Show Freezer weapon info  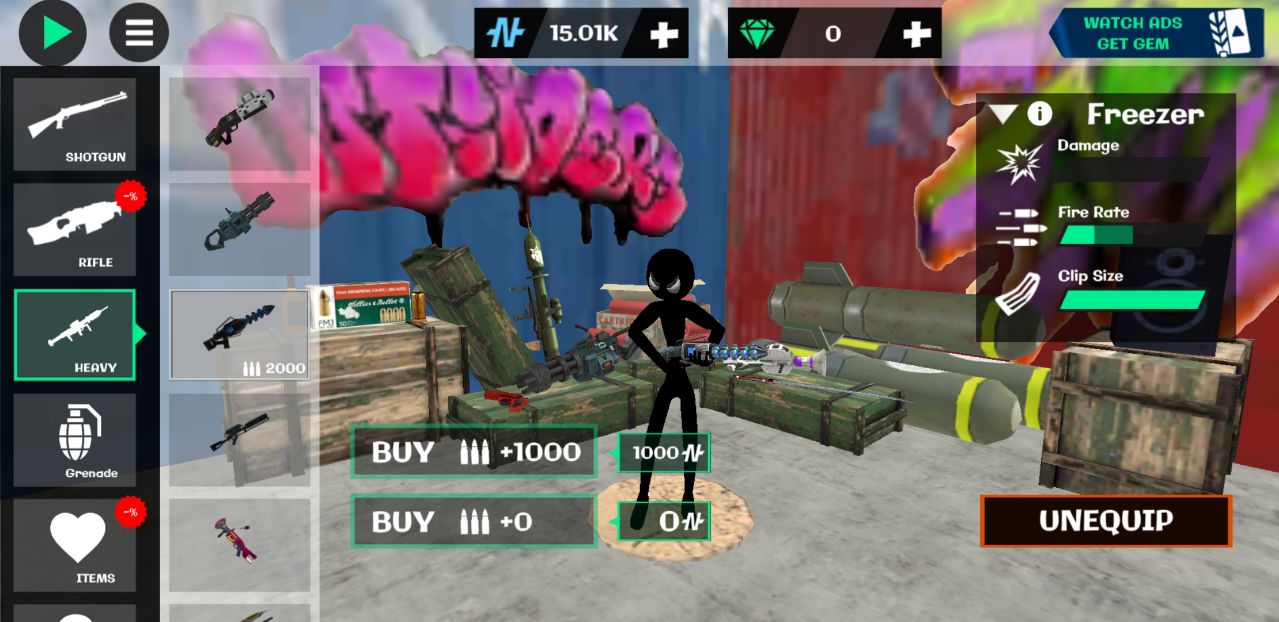(1040, 114)
